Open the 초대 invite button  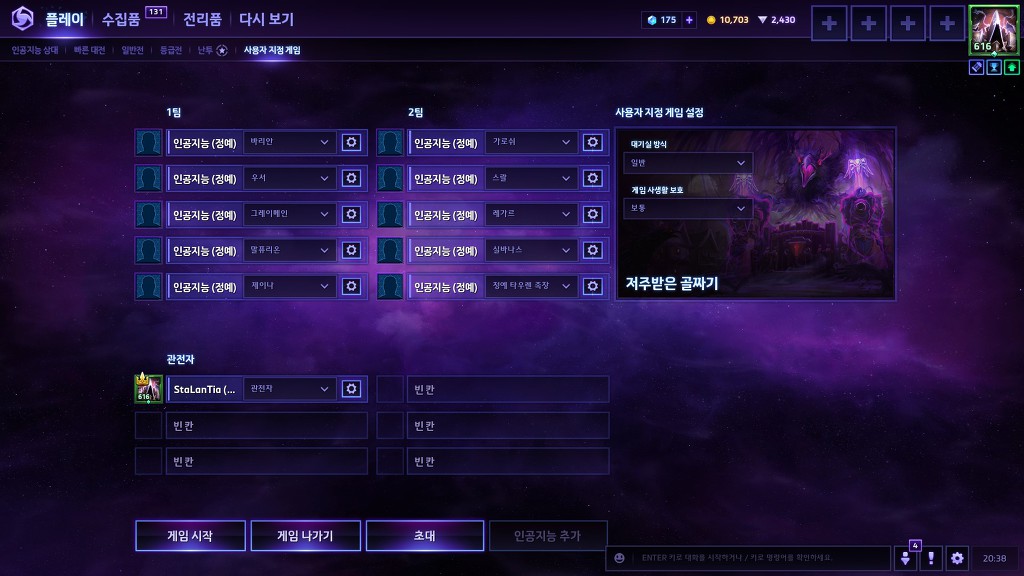tap(424, 536)
